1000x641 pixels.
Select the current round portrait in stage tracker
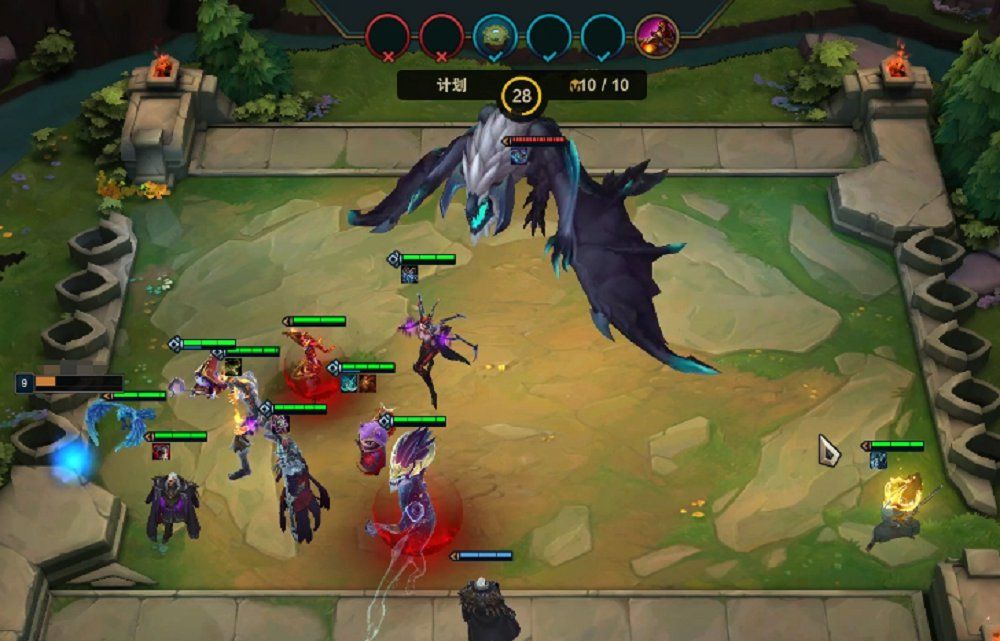656,36
